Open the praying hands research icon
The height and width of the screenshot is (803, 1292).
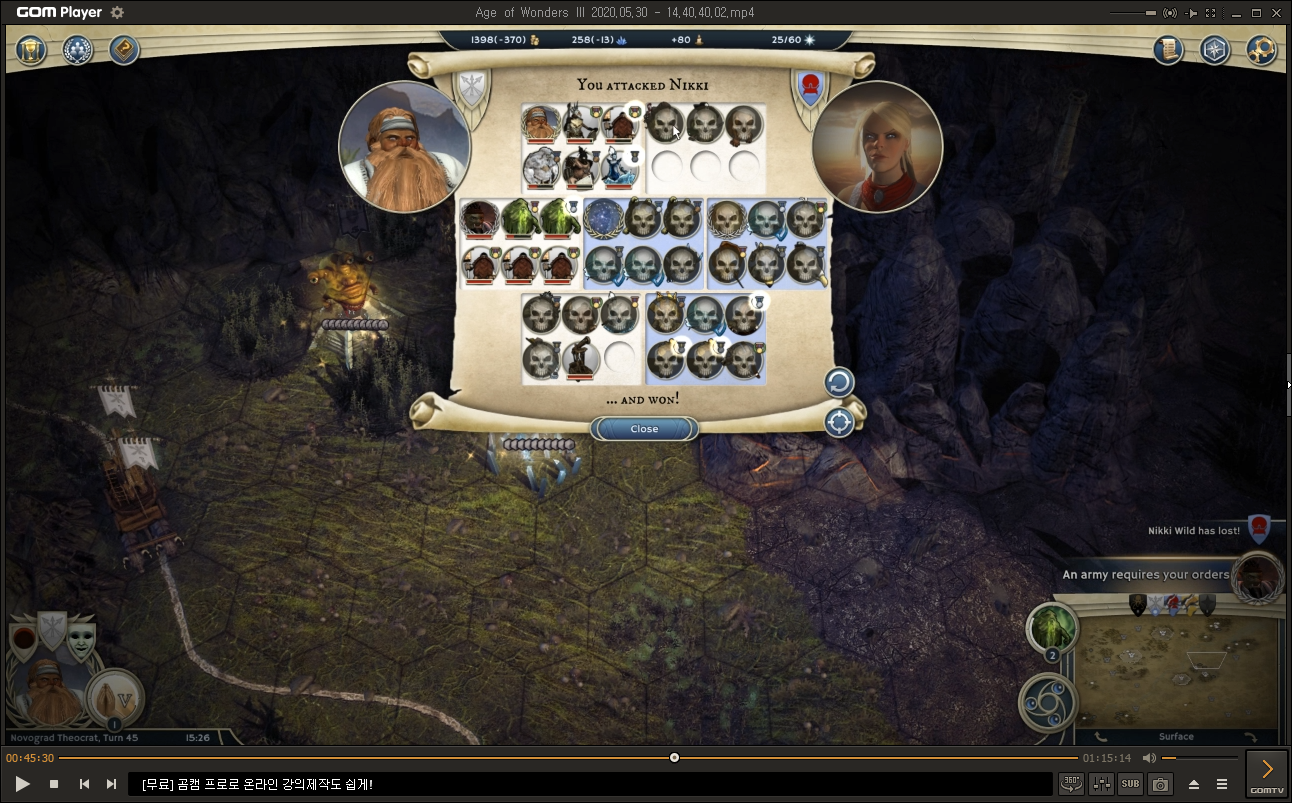pos(114,698)
